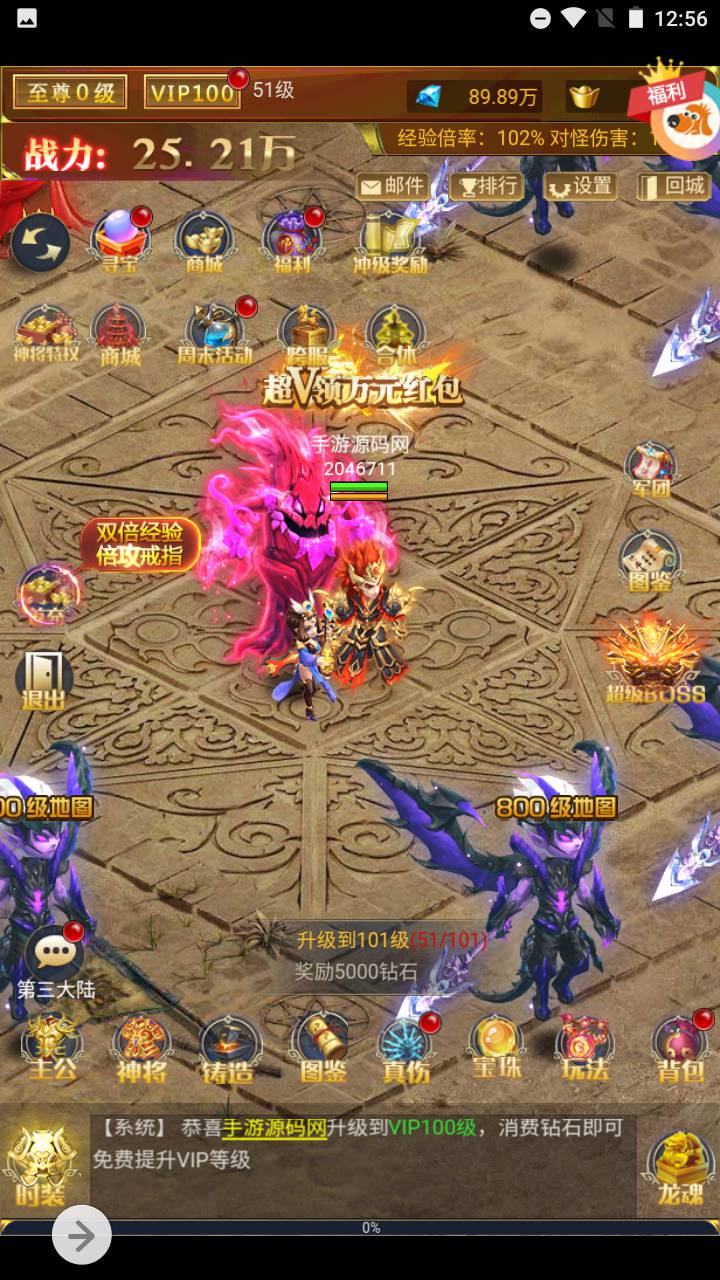
Task: Open the 寻宝 treasure hunt icon
Action: tap(120, 242)
